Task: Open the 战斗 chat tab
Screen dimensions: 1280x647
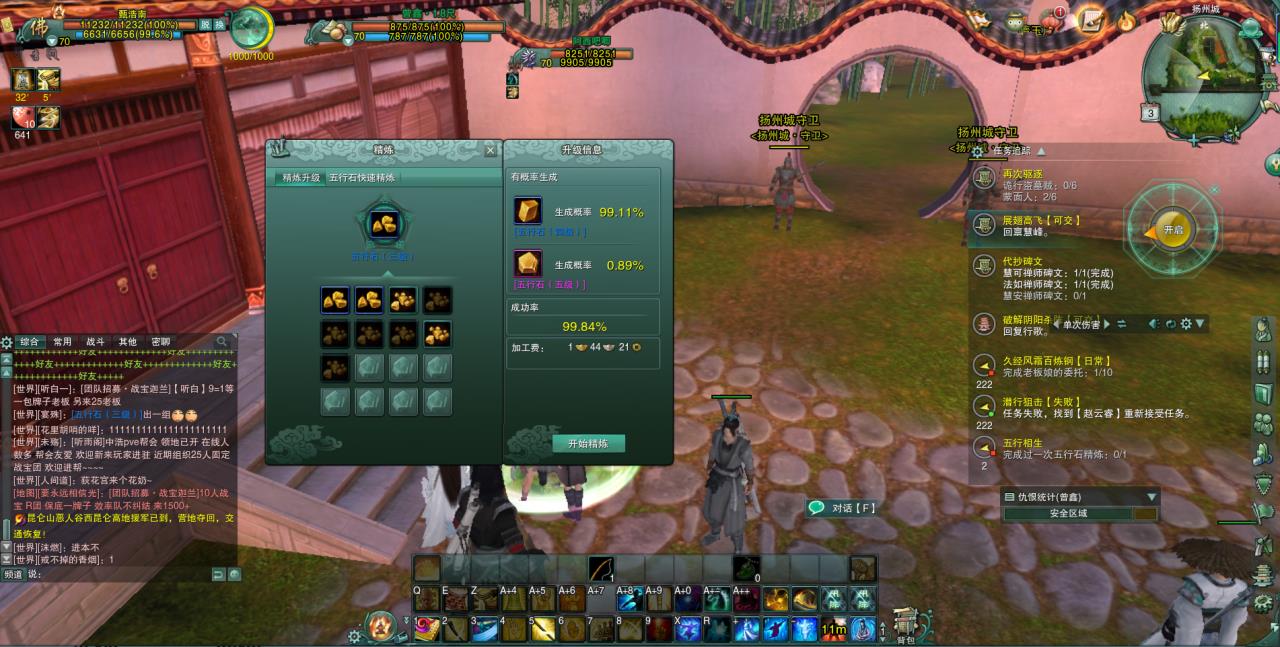Action: point(95,342)
